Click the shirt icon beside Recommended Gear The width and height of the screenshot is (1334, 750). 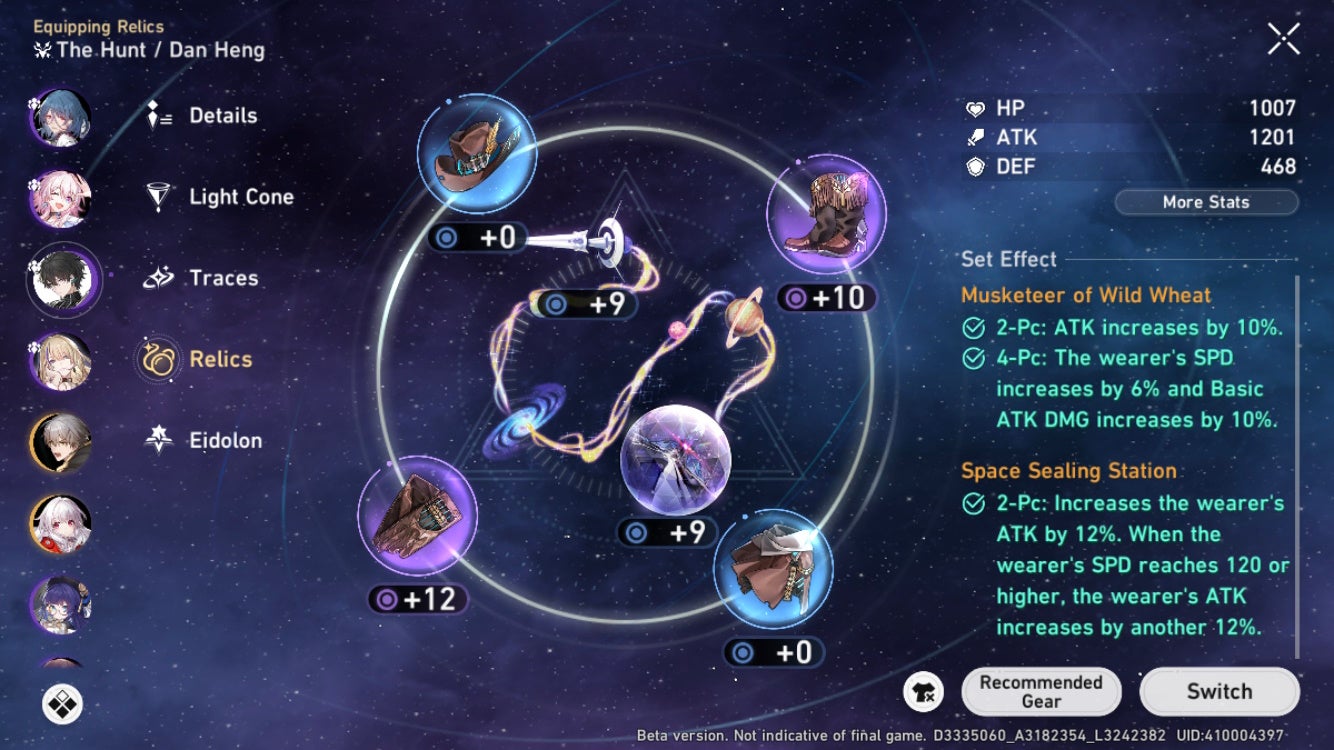[923, 692]
